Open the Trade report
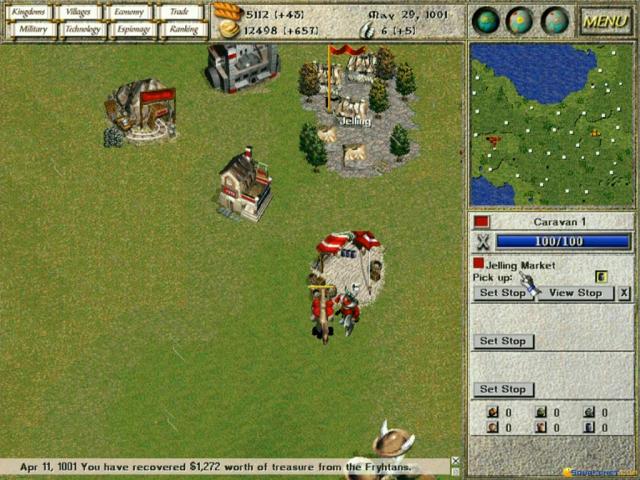Viewport: 640px width, 480px height. coord(180,12)
